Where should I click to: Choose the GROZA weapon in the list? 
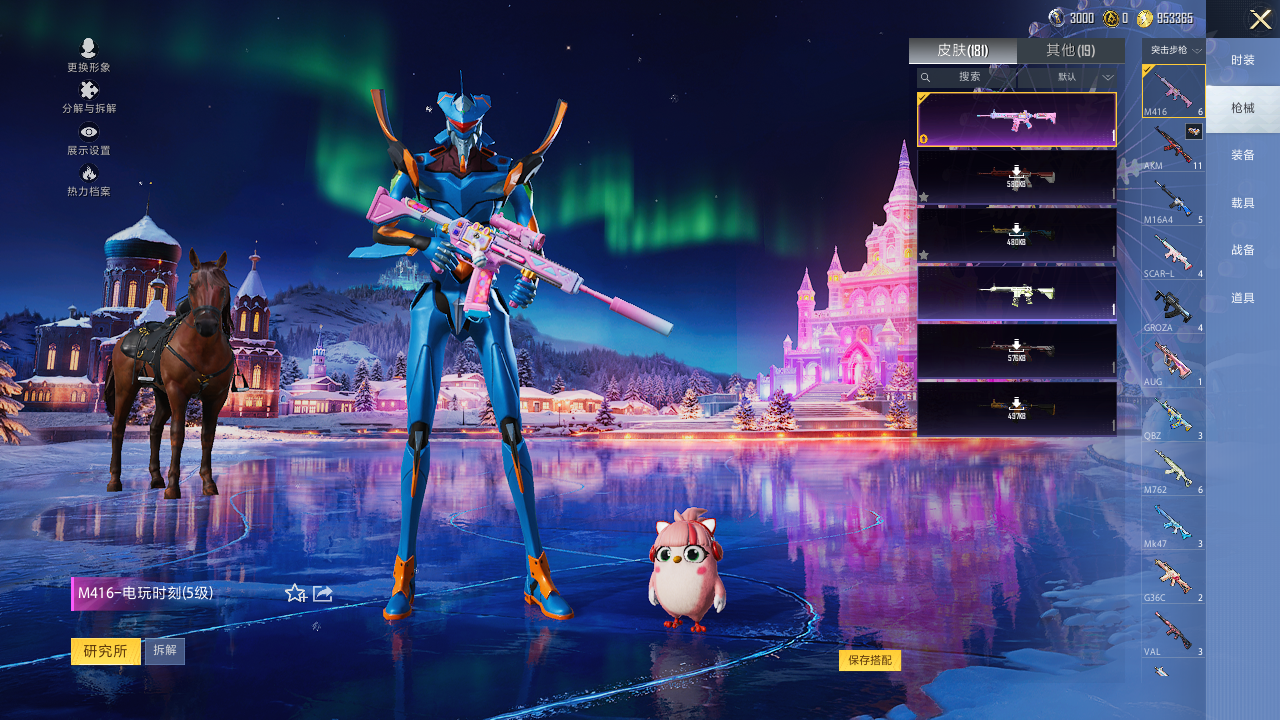click(1173, 309)
